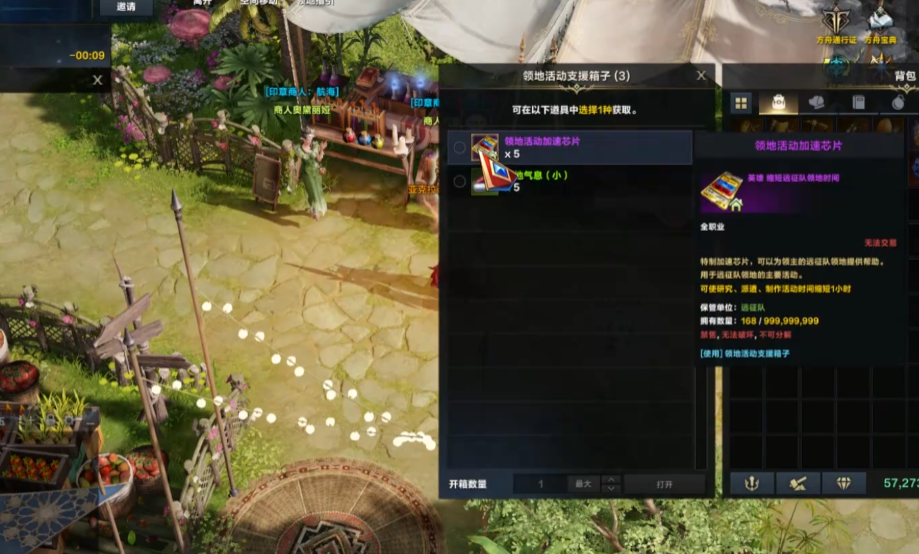The height and width of the screenshot is (554, 919).
Task: Click the 打开 open-box button
Action: (664, 484)
